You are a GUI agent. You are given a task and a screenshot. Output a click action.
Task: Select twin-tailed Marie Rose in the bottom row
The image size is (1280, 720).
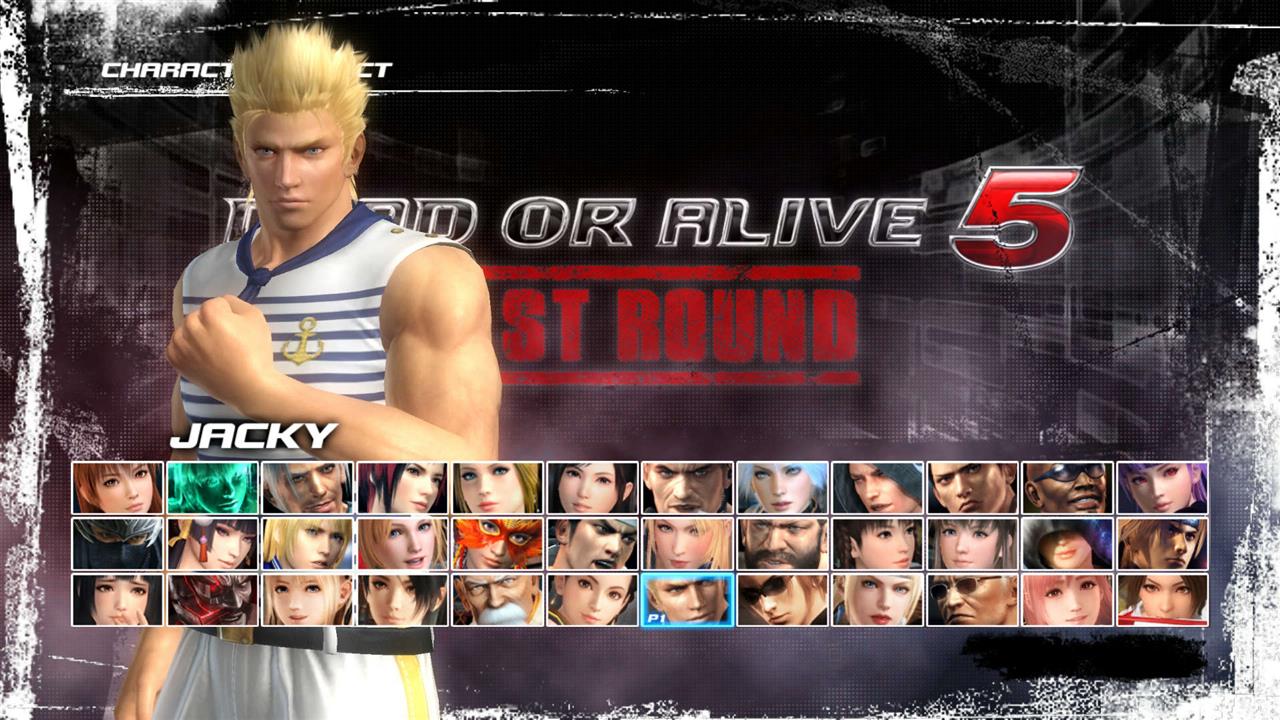(304, 600)
